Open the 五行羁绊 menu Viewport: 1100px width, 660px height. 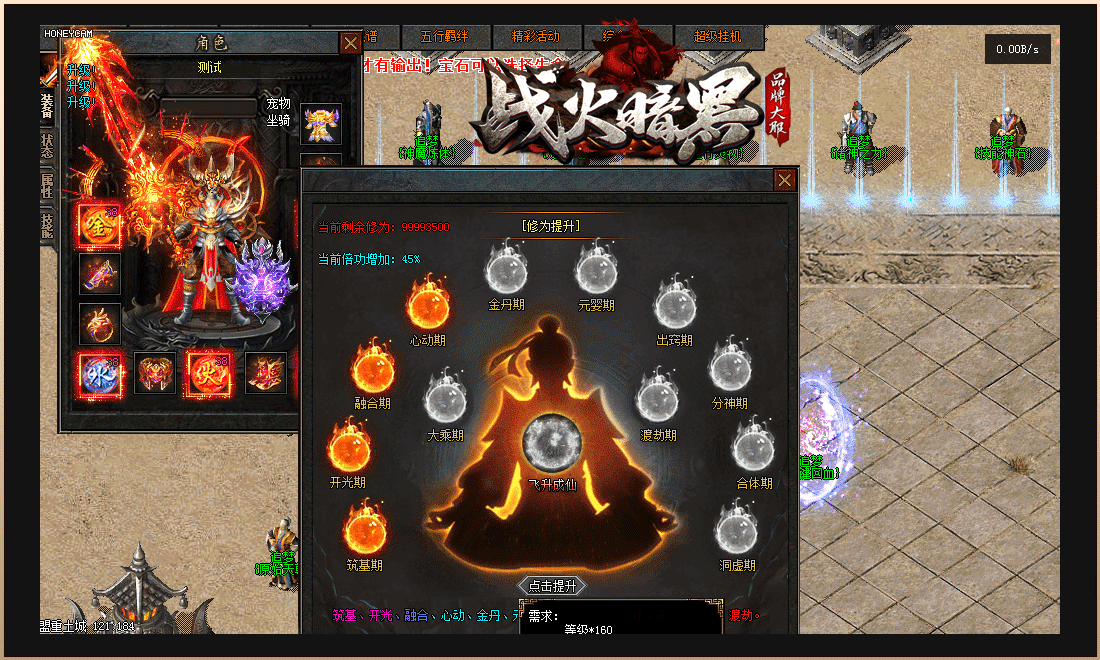click(446, 36)
